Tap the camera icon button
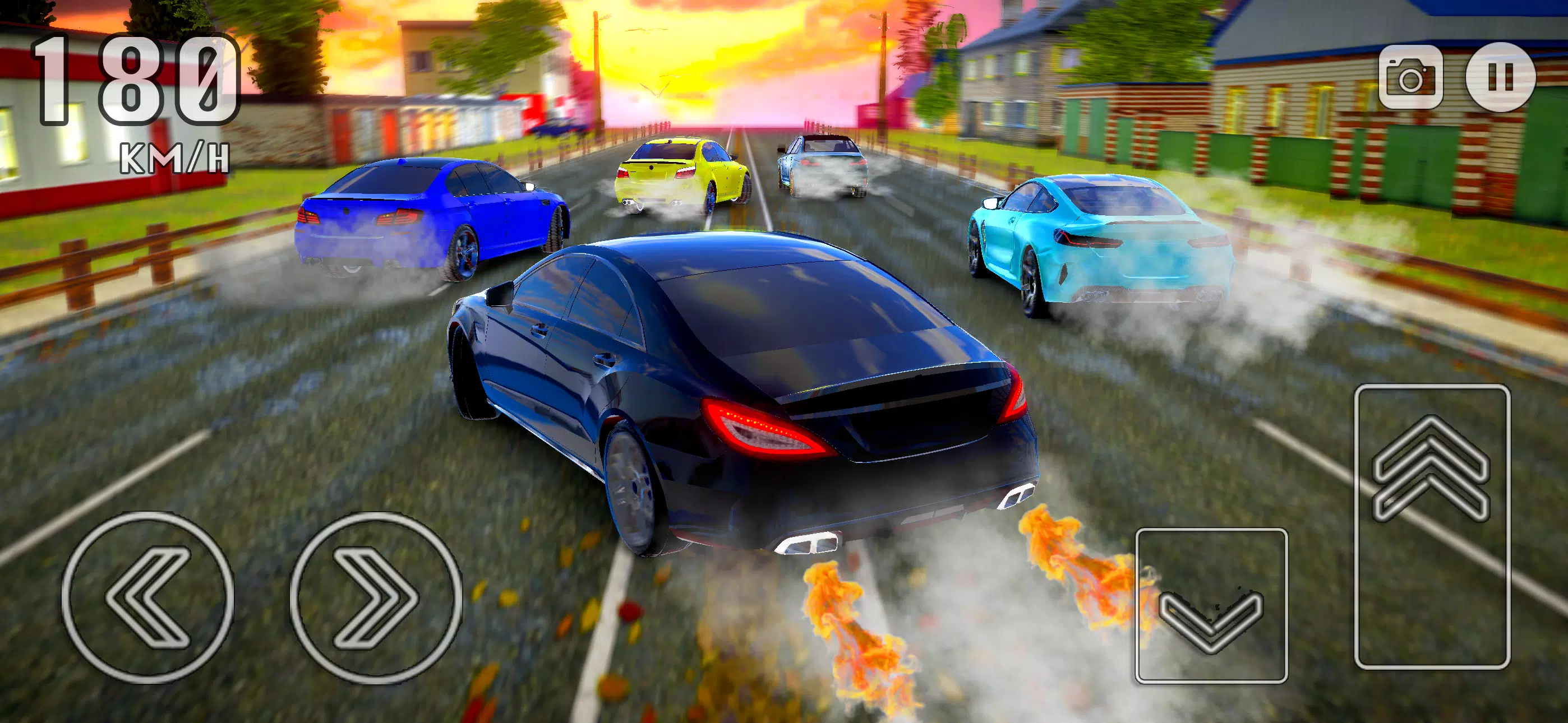Image resolution: width=1568 pixels, height=723 pixels. point(1410,77)
